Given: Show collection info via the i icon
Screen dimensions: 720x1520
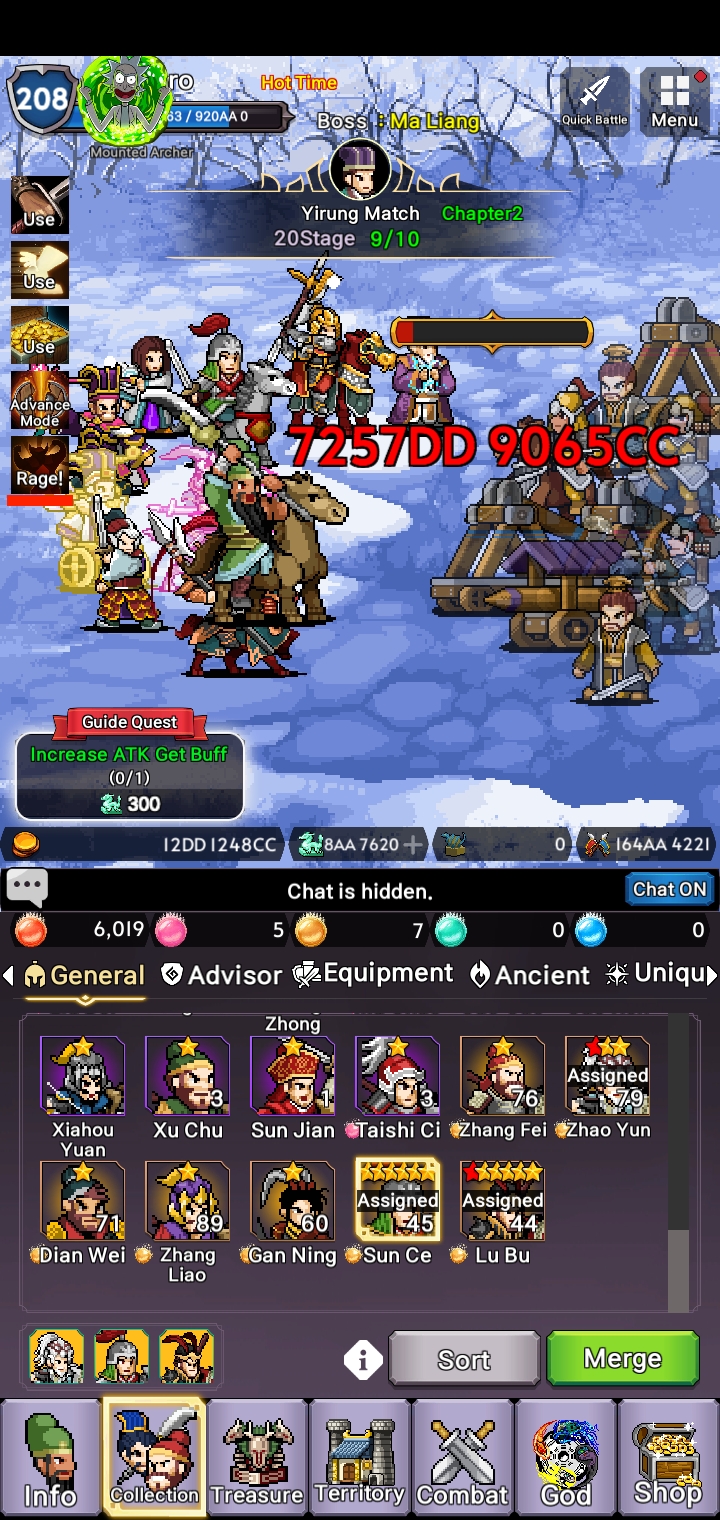Looking at the screenshot, I should [x=363, y=1360].
